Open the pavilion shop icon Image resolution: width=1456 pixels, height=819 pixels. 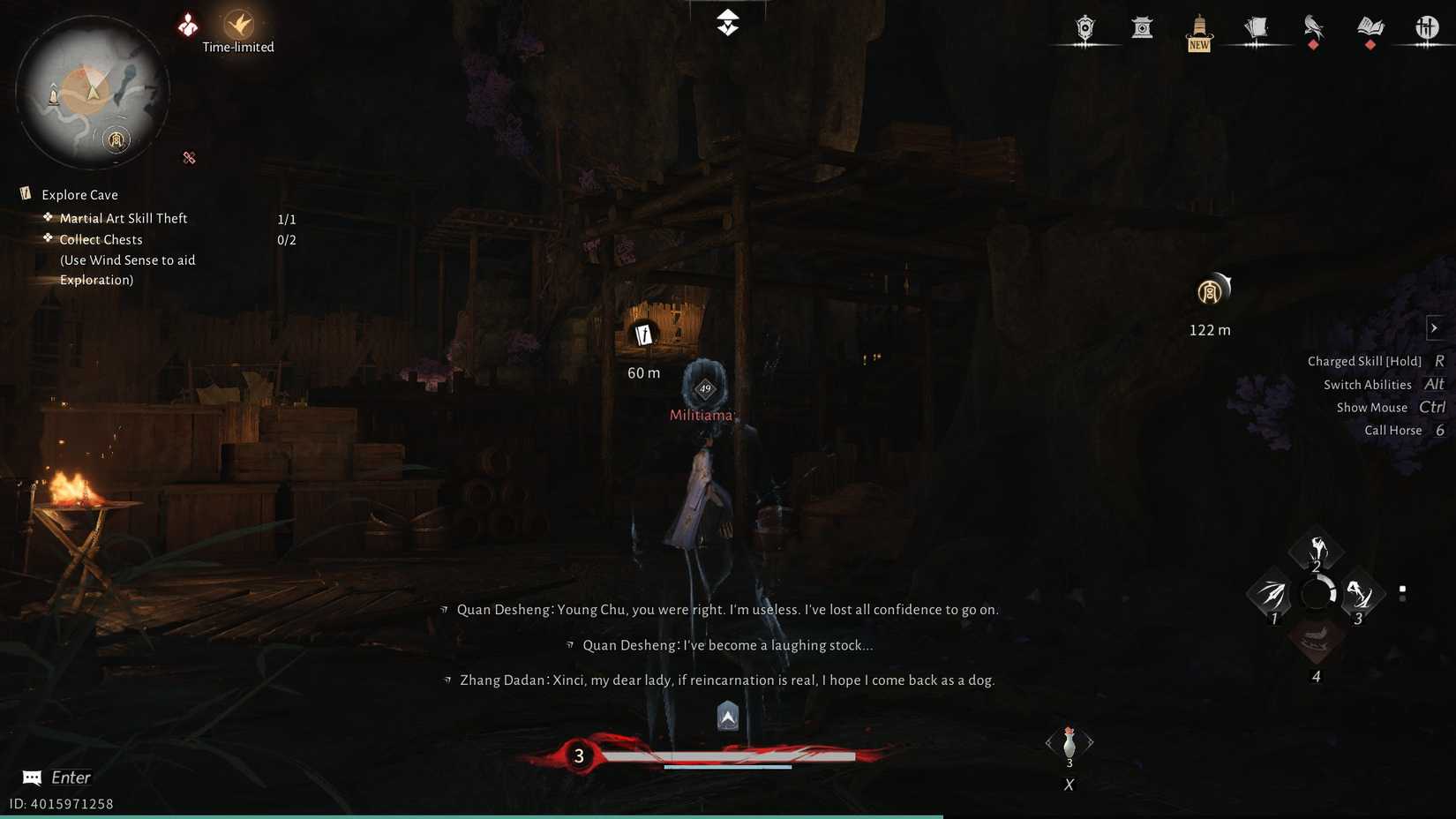click(1142, 29)
